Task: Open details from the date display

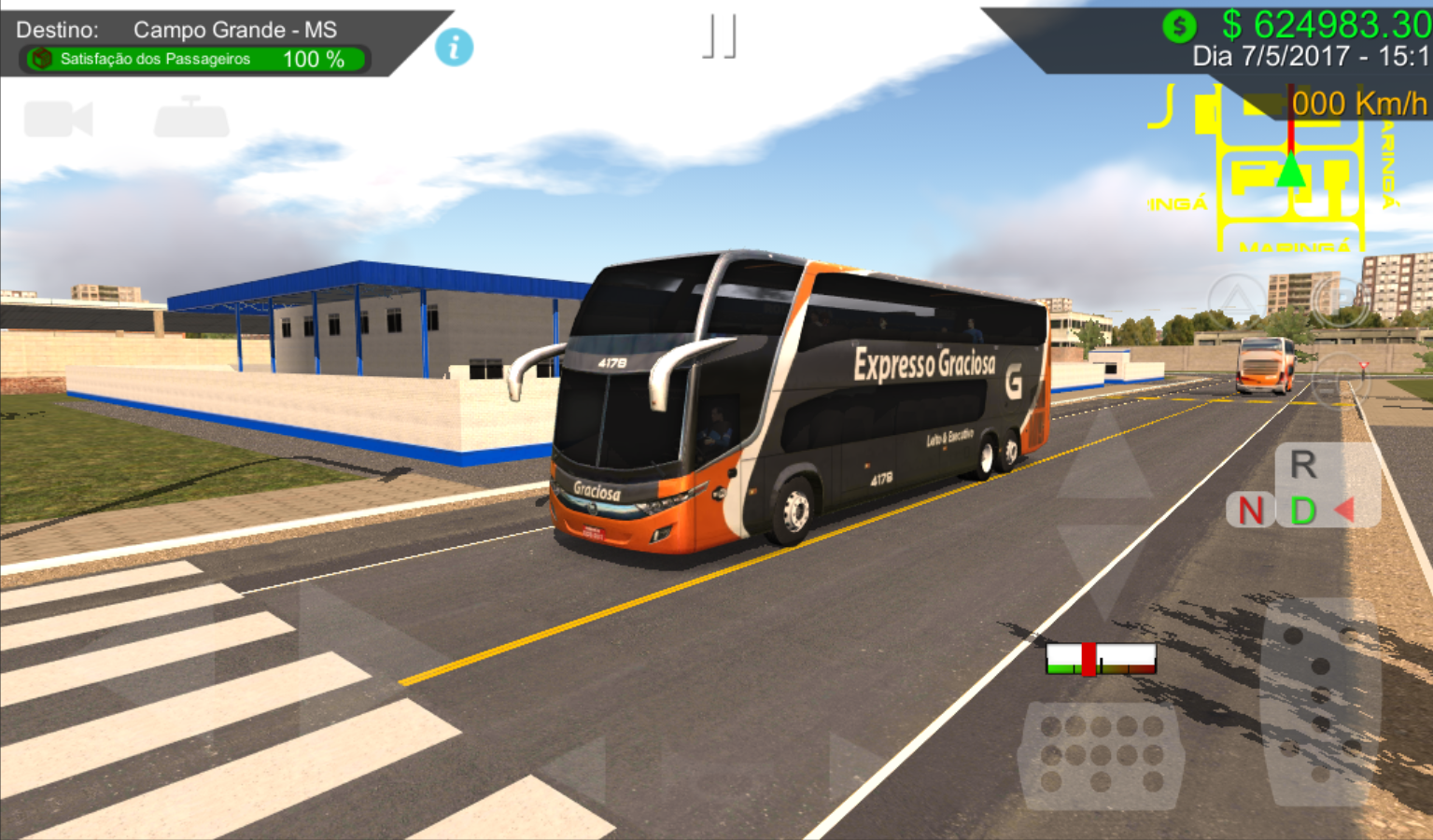Action: click(1304, 56)
